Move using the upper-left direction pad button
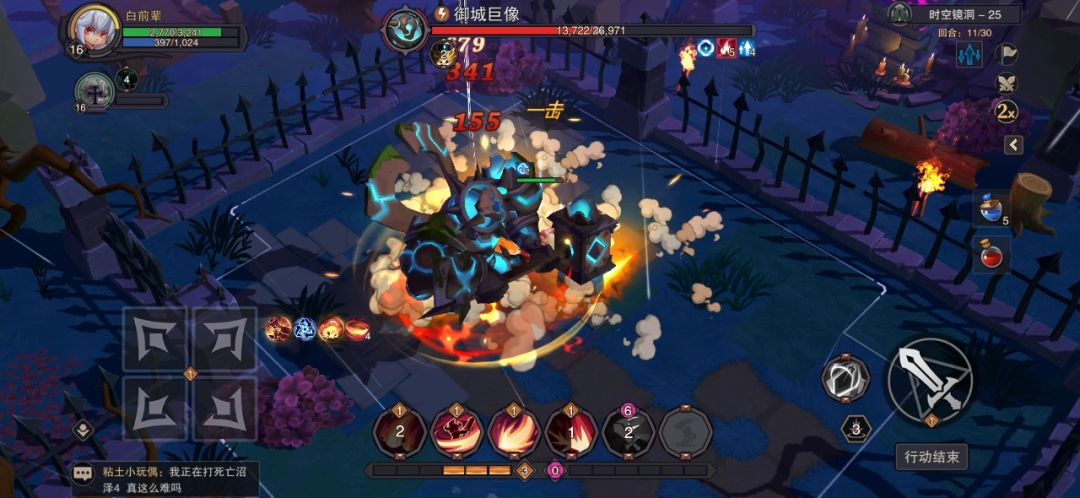 pyautogui.click(x=155, y=339)
